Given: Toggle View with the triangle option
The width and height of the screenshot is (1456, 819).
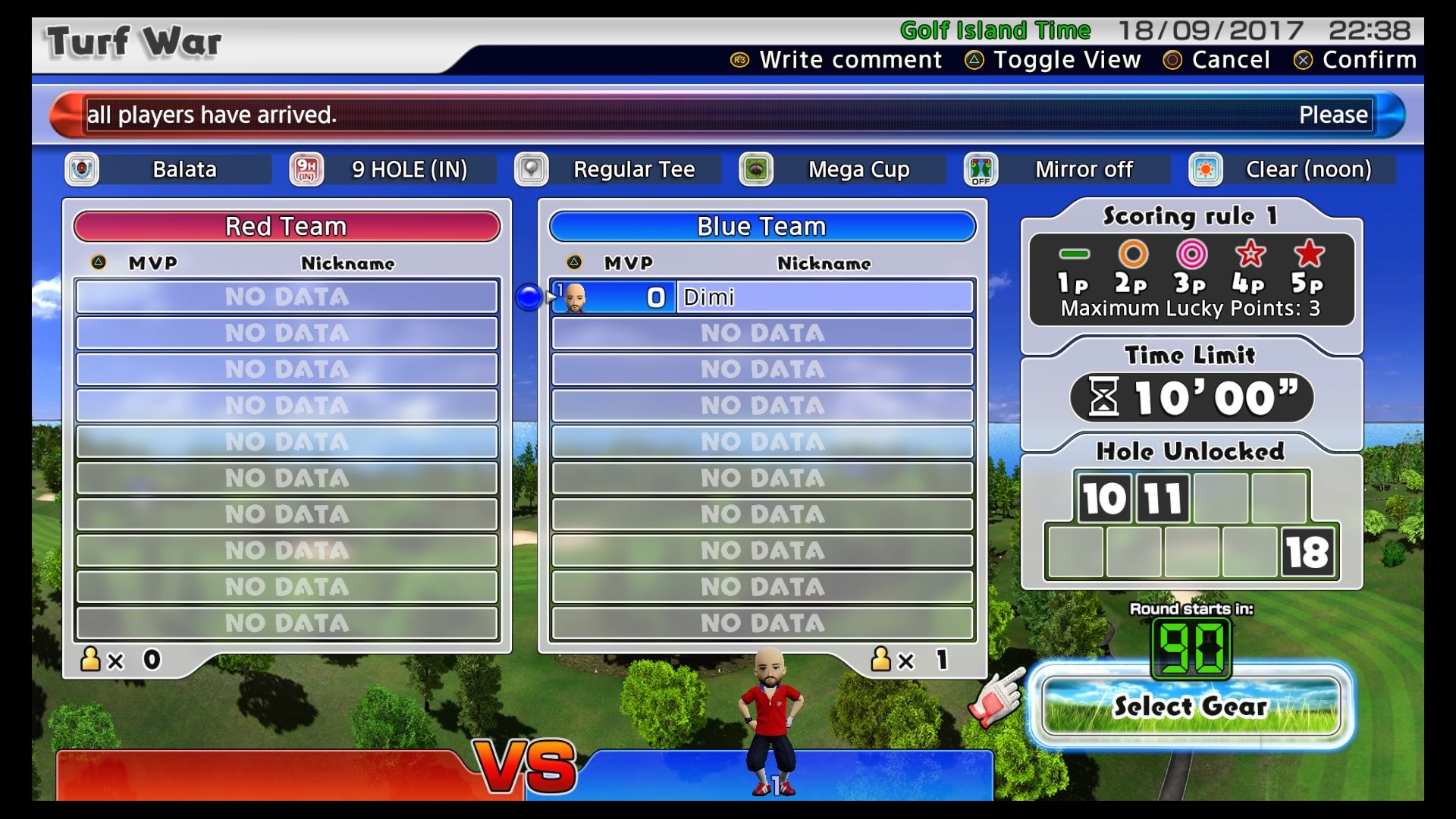Looking at the screenshot, I should coord(1053,59).
